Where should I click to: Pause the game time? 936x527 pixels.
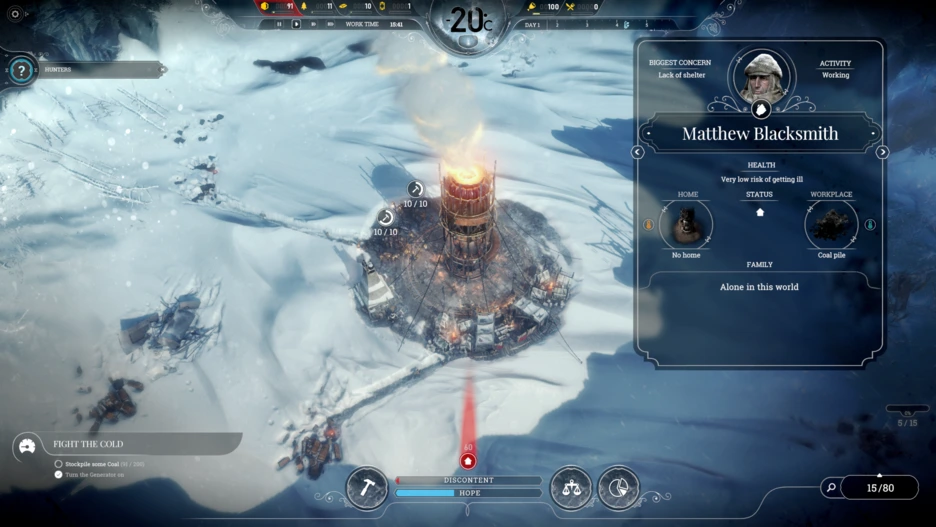click(279, 24)
